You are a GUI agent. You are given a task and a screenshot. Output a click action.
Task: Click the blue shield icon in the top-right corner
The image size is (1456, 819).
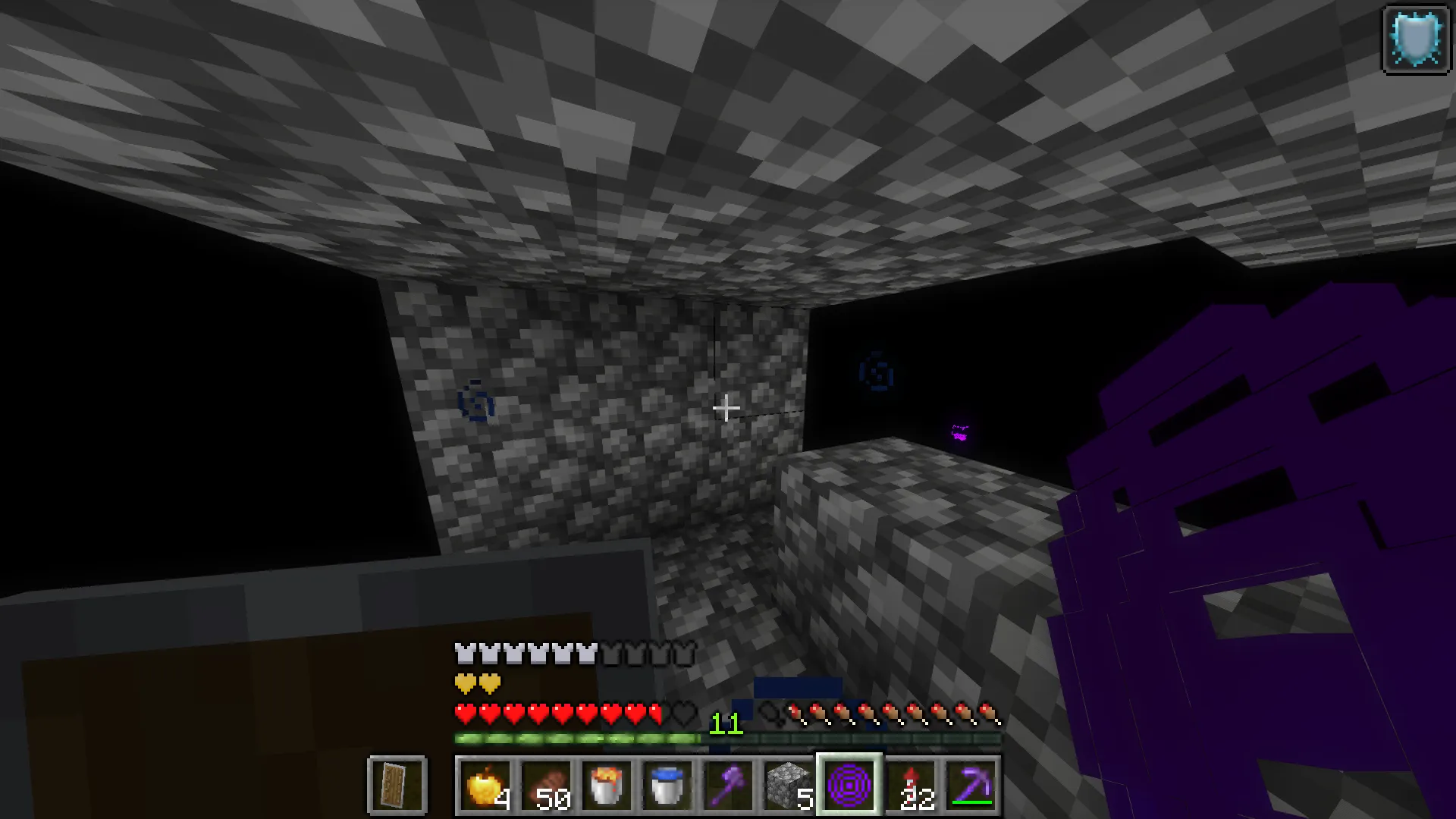pyautogui.click(x=1417, y=39)
